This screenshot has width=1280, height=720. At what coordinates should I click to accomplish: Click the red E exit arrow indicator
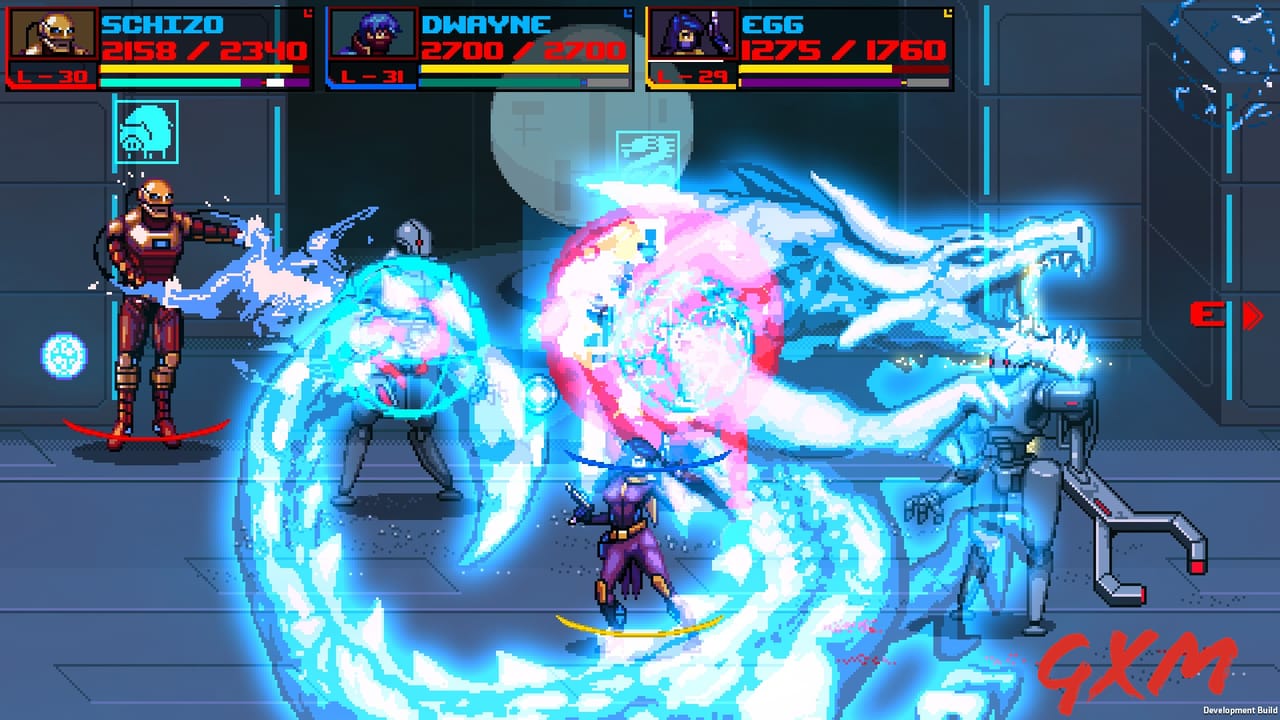[x=1227, y=315]
